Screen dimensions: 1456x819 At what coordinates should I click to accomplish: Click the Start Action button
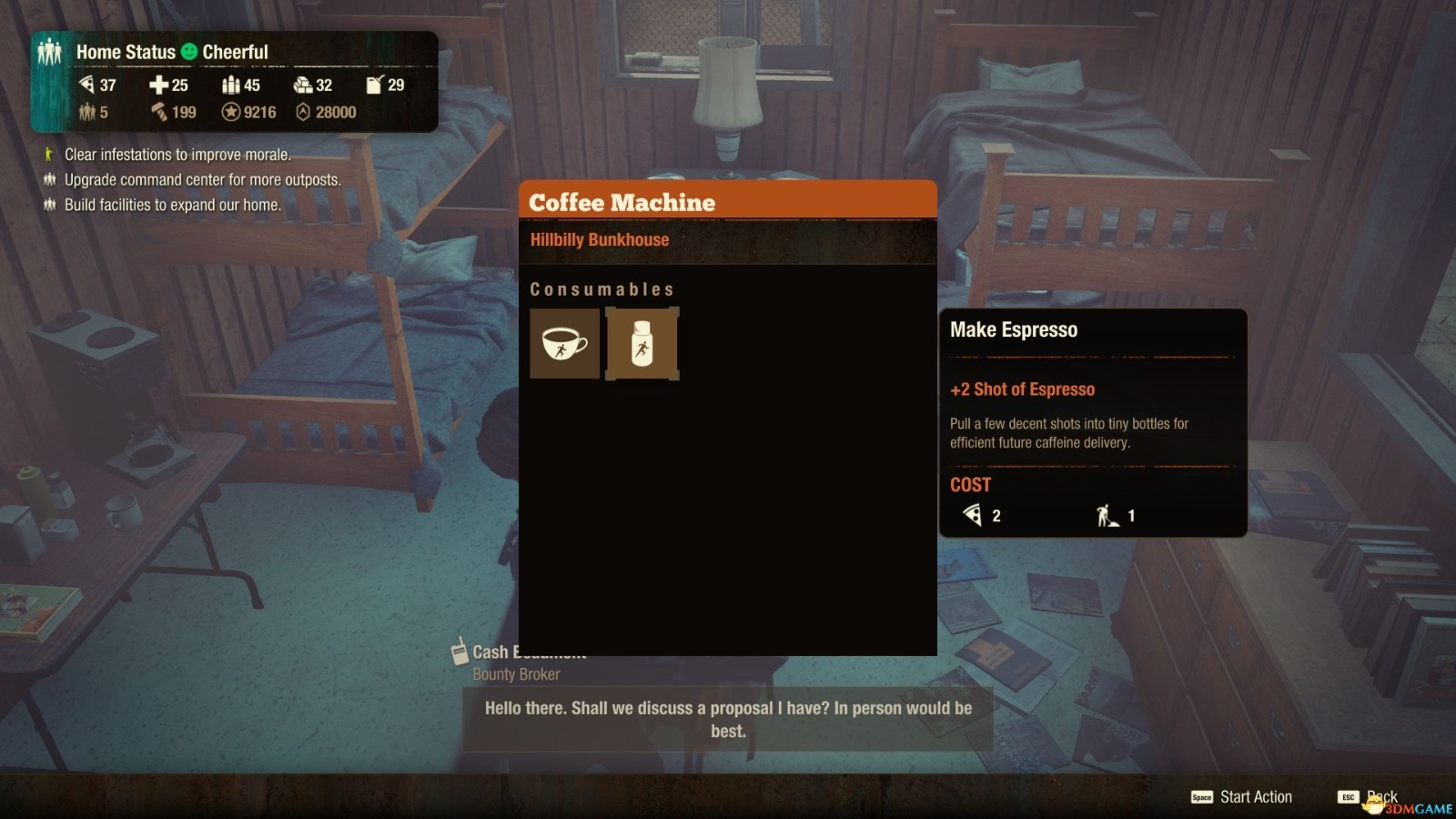pos(1242,797)
